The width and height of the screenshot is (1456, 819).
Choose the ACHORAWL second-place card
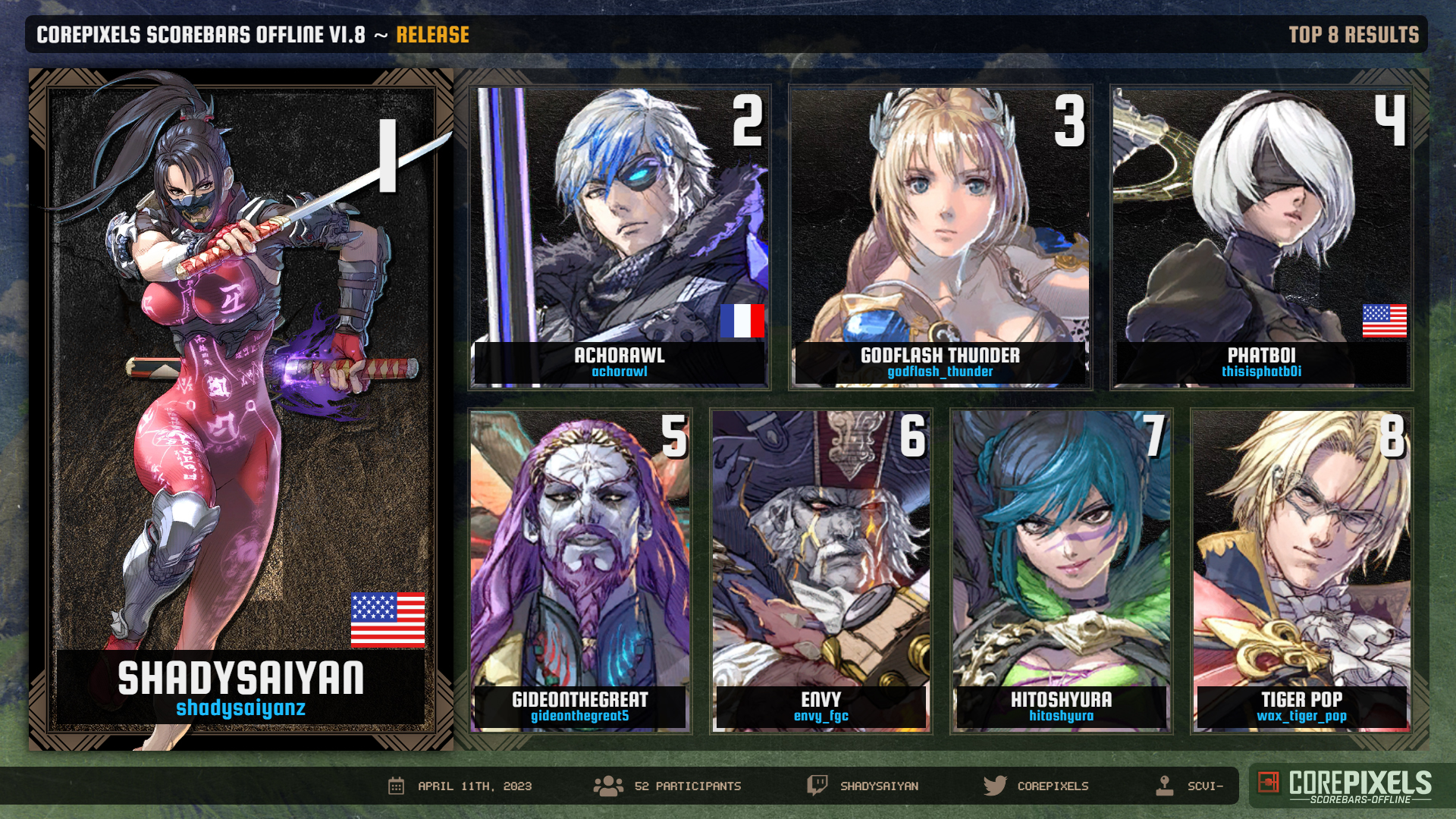click(x=620, y=237)
